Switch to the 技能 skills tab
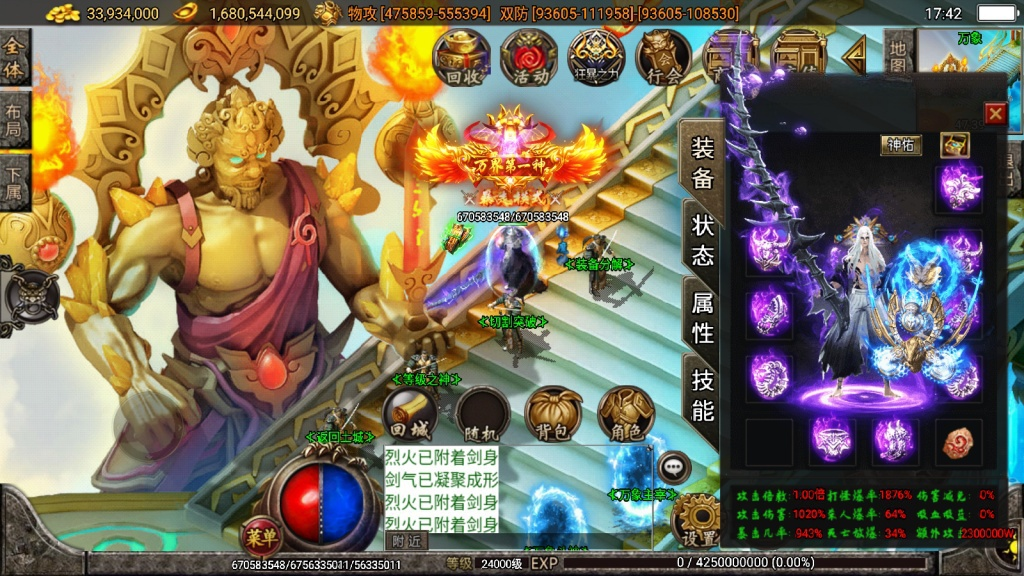Viewport: 1024px width, 576px height. [703, 396]
